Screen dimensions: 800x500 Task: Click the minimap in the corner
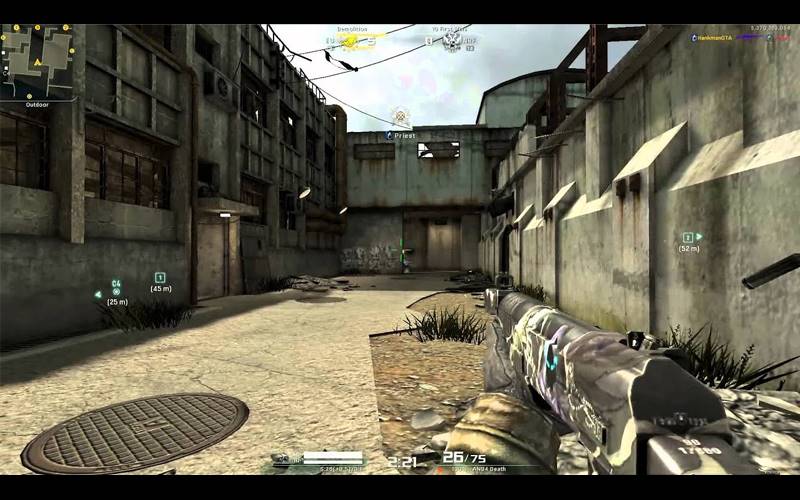tap(39, 62)
